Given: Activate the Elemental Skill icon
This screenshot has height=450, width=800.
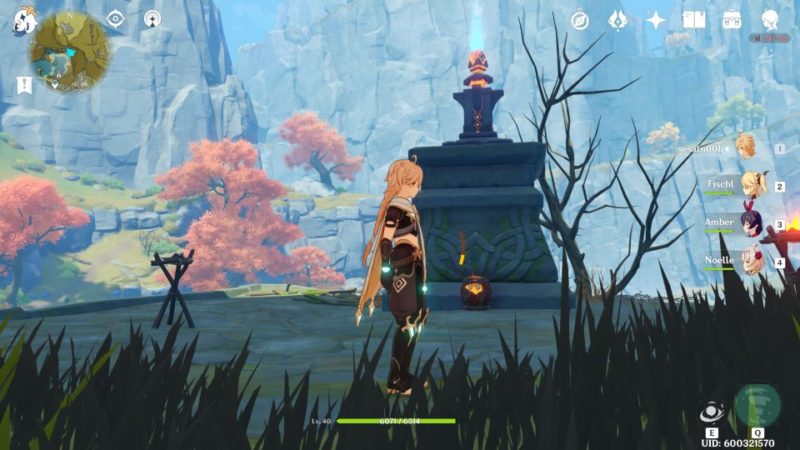Looking at the screenshot, I should 712,412.
